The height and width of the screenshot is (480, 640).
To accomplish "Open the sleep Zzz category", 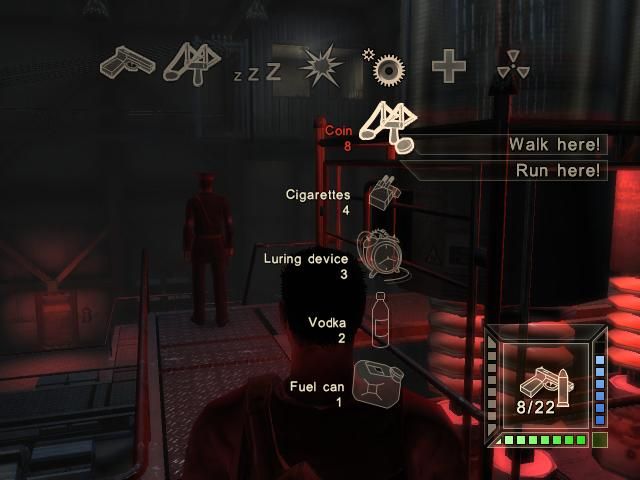I will click(x=257, y=72).
